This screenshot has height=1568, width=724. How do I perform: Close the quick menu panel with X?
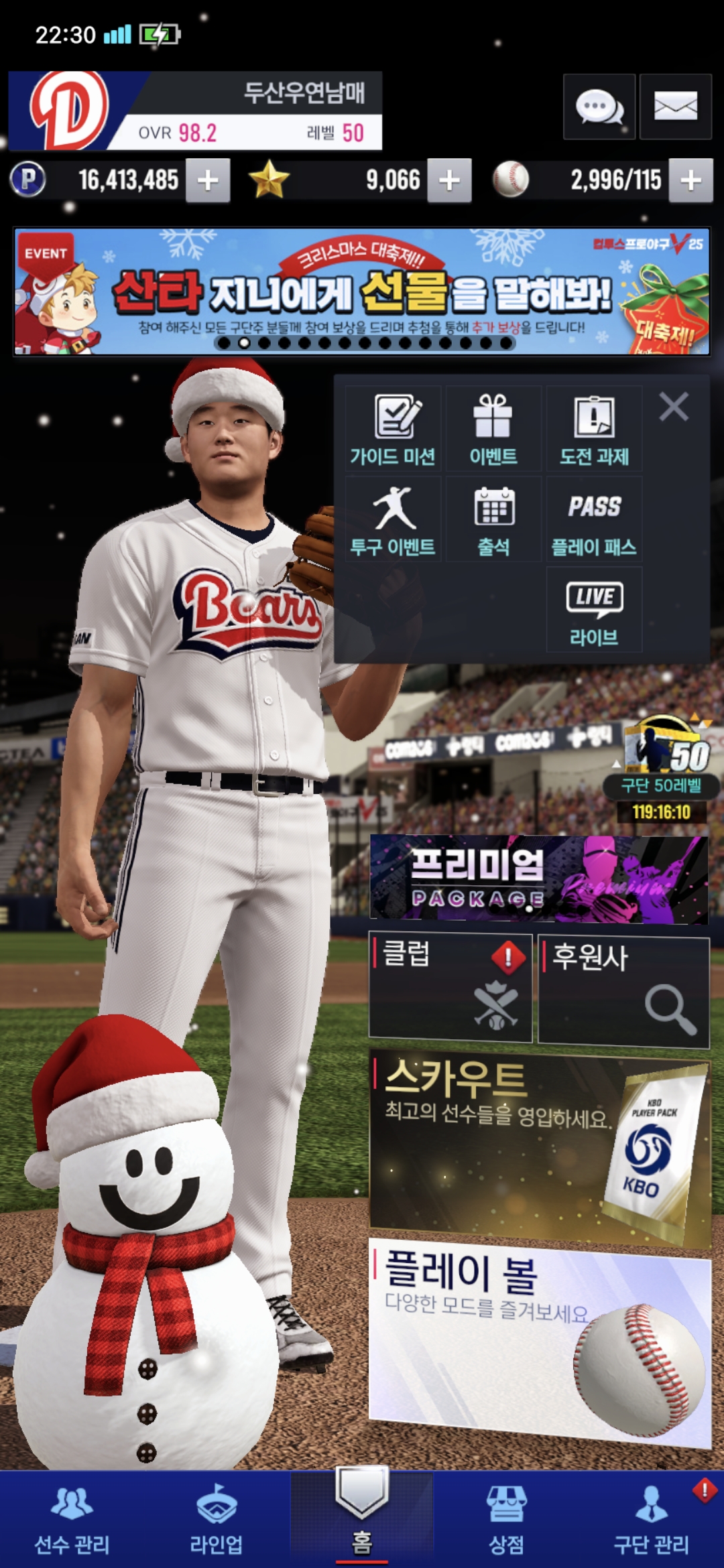click(x=674, y=407)
